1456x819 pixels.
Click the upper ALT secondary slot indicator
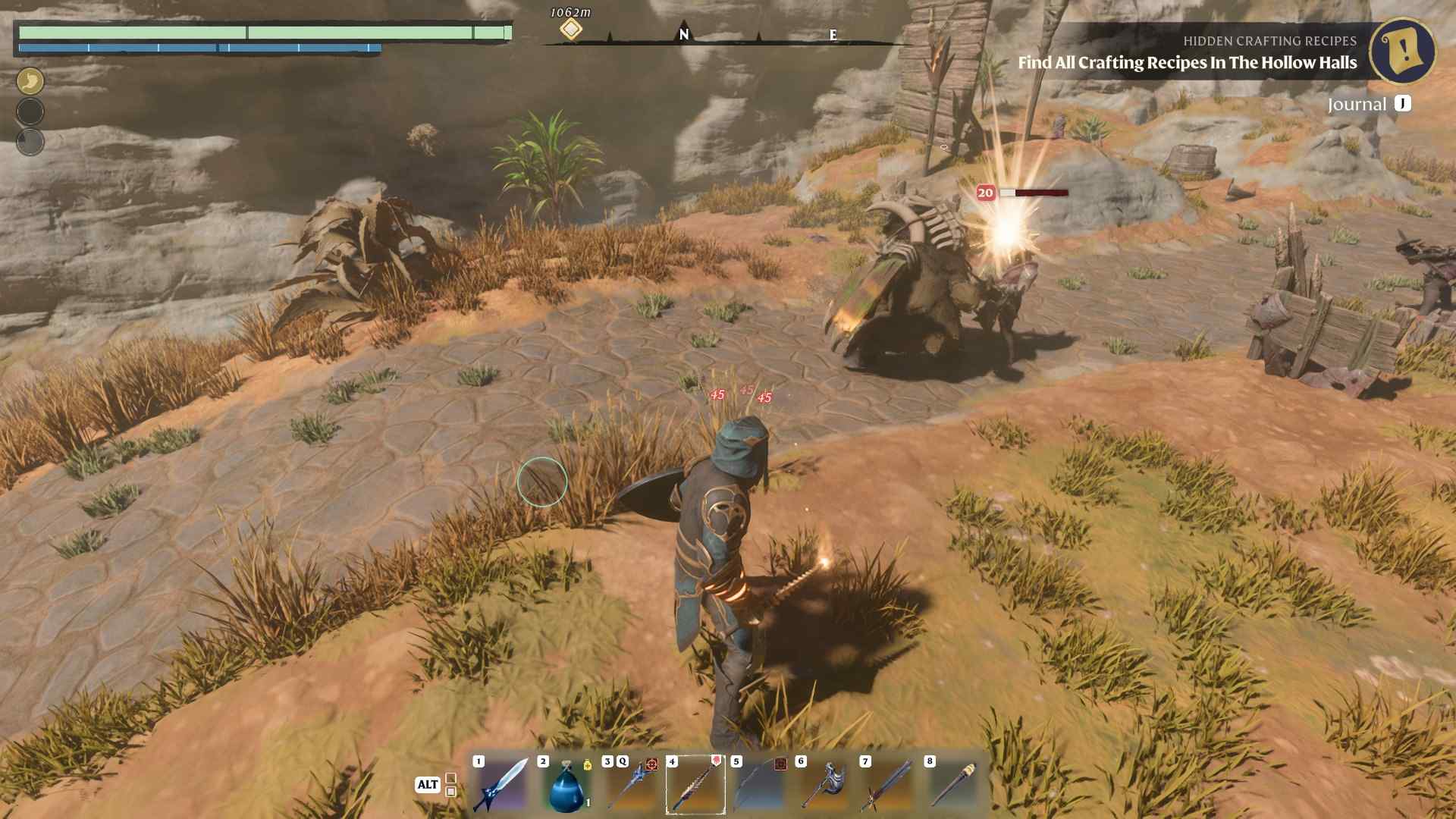click(450, 777)
